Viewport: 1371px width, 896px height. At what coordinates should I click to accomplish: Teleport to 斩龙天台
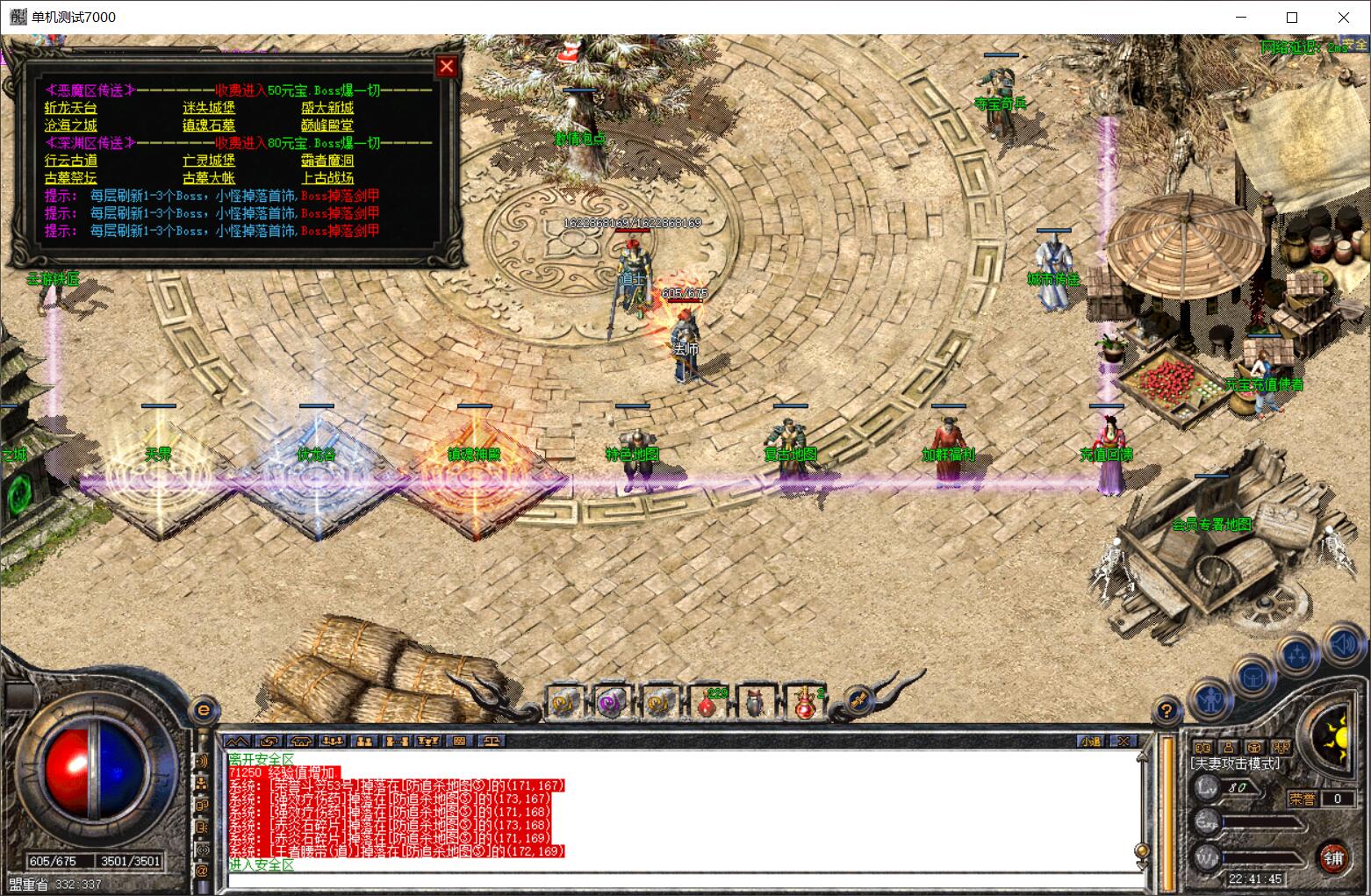coord(71,108)
